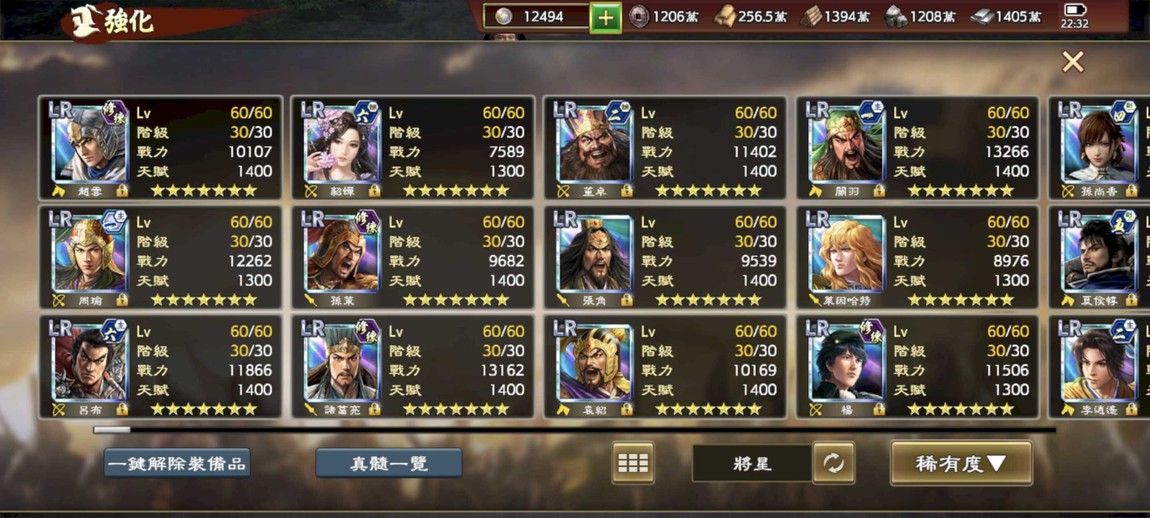This screenshot has width=1150, height=518.
Task: Open the 真髓一覽 list
Action: click(x=389, y=463)
